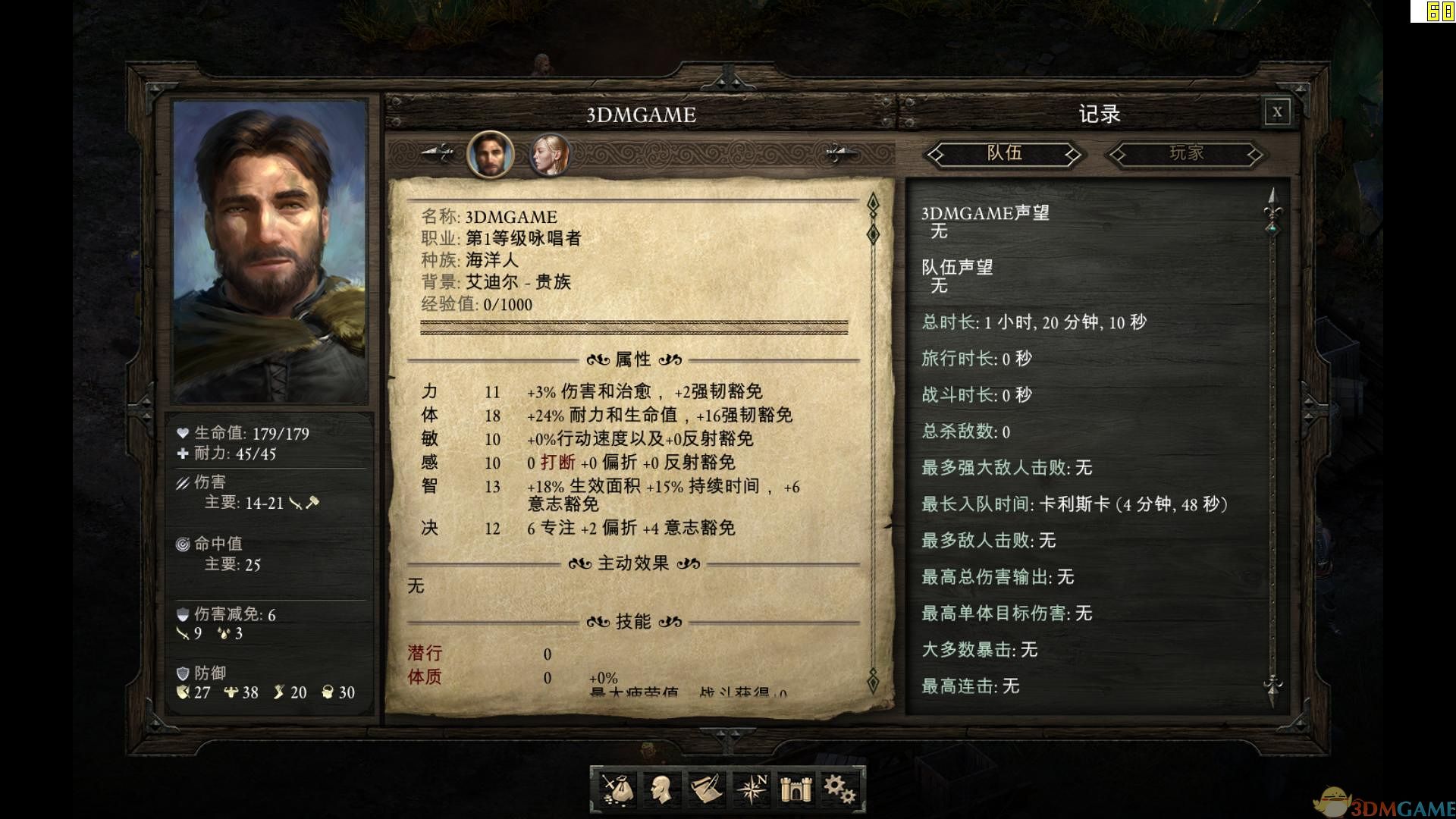
Task: Switch to the 队伍 tab
Action: click(1003, 155)
